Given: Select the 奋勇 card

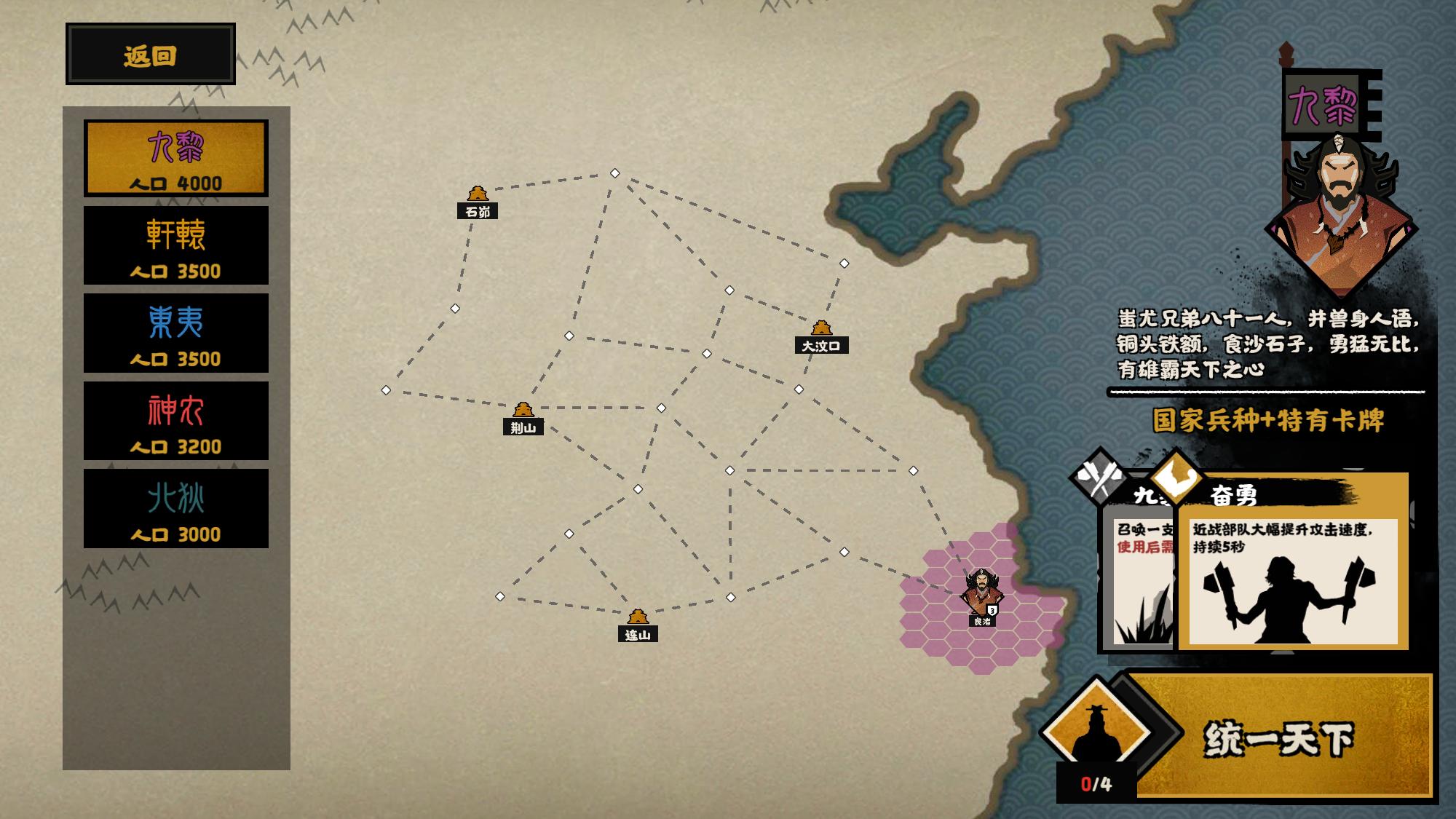Looking at the screenshot, I should [1293, 568].
